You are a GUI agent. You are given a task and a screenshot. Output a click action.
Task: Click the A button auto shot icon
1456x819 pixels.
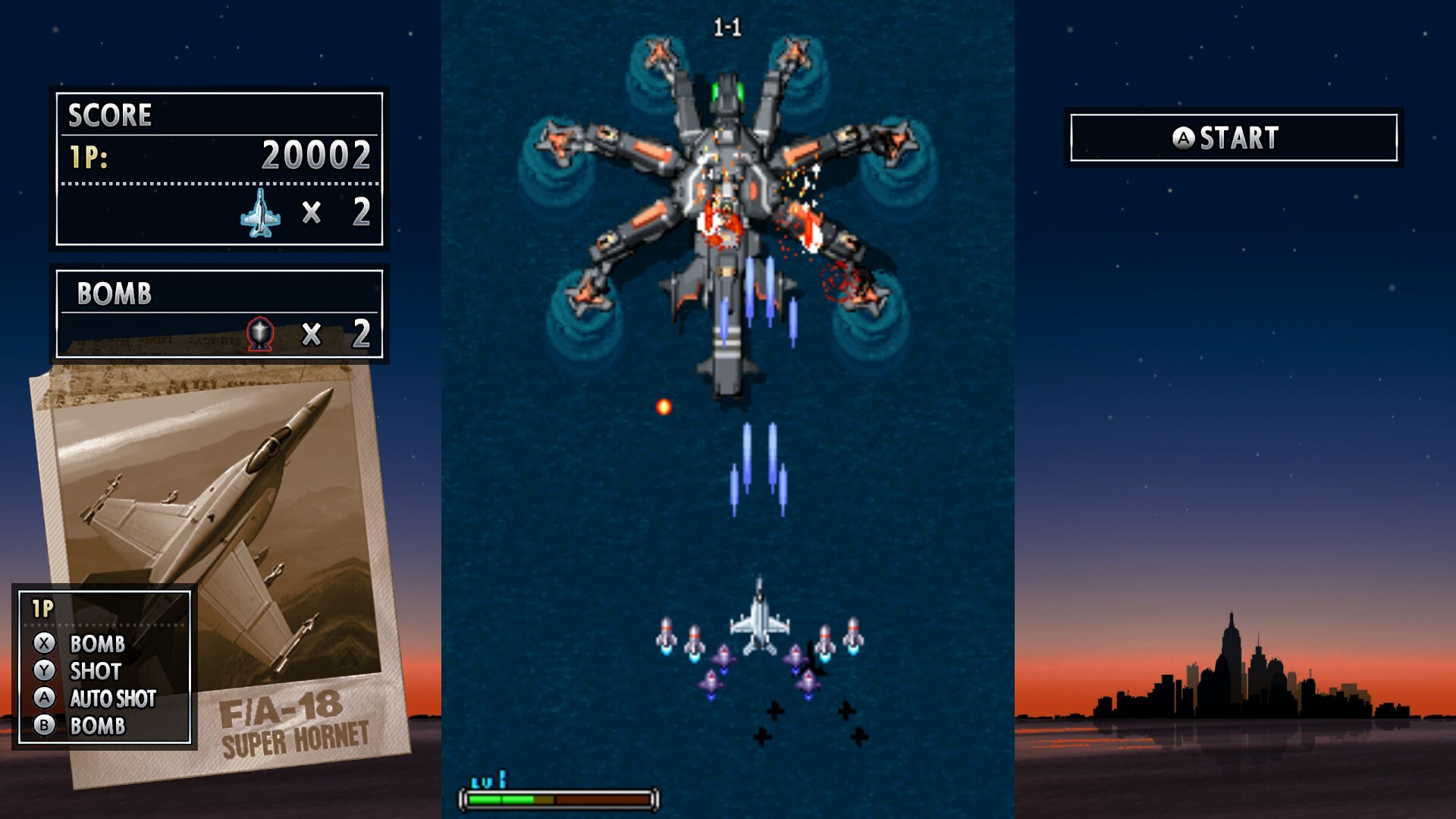click(x=45, y=699)
